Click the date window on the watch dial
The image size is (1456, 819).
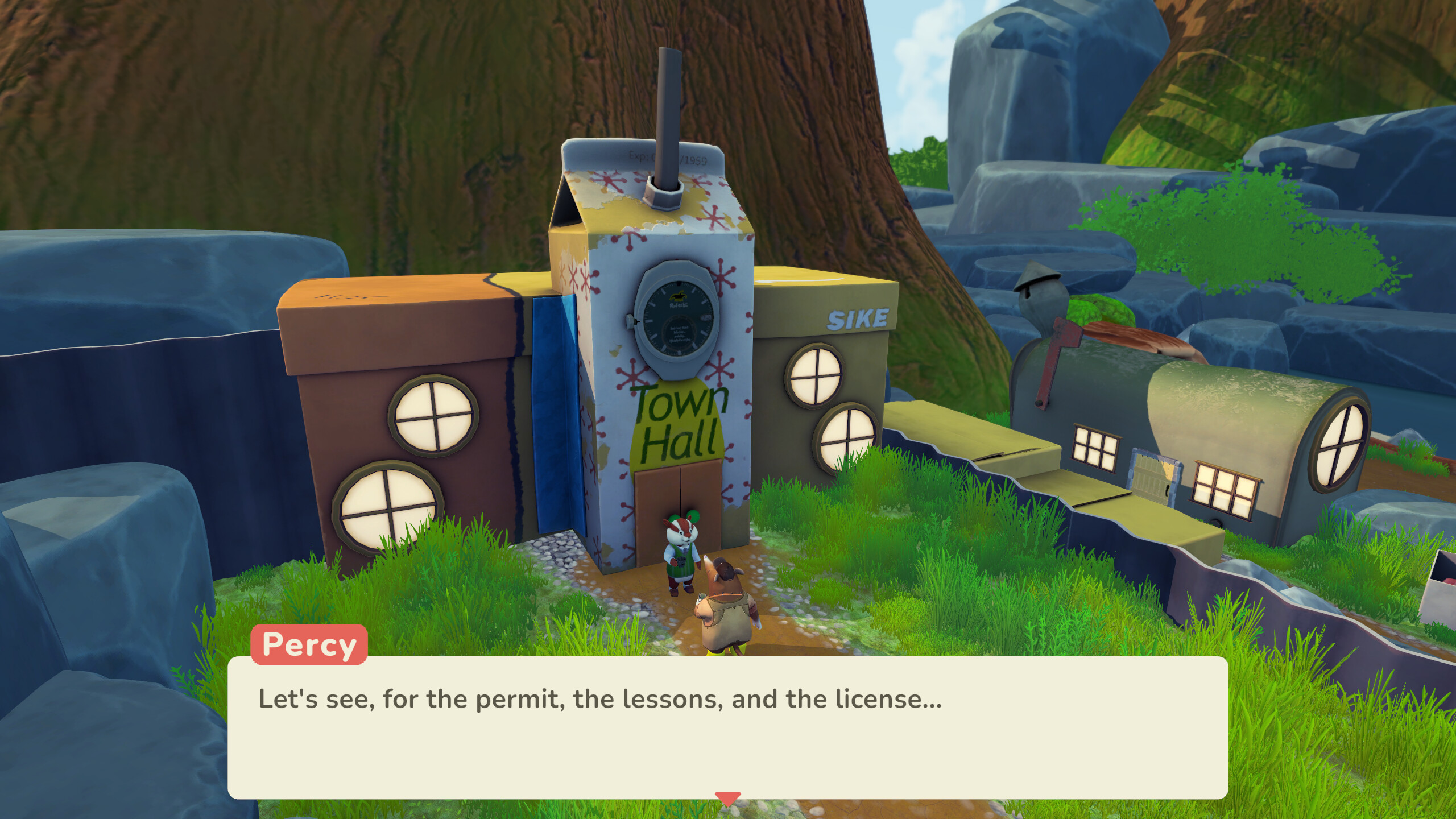(705, 317)
